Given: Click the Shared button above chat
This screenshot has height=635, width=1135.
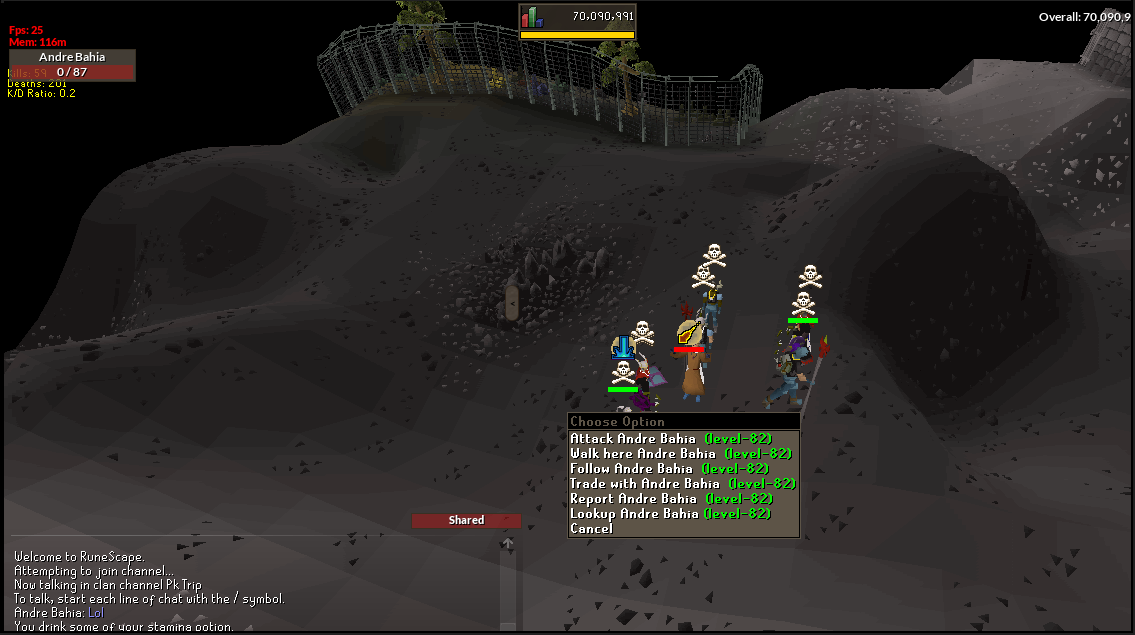Looking at the screenshot, I should pyautogui.click(x=466, y=520).
